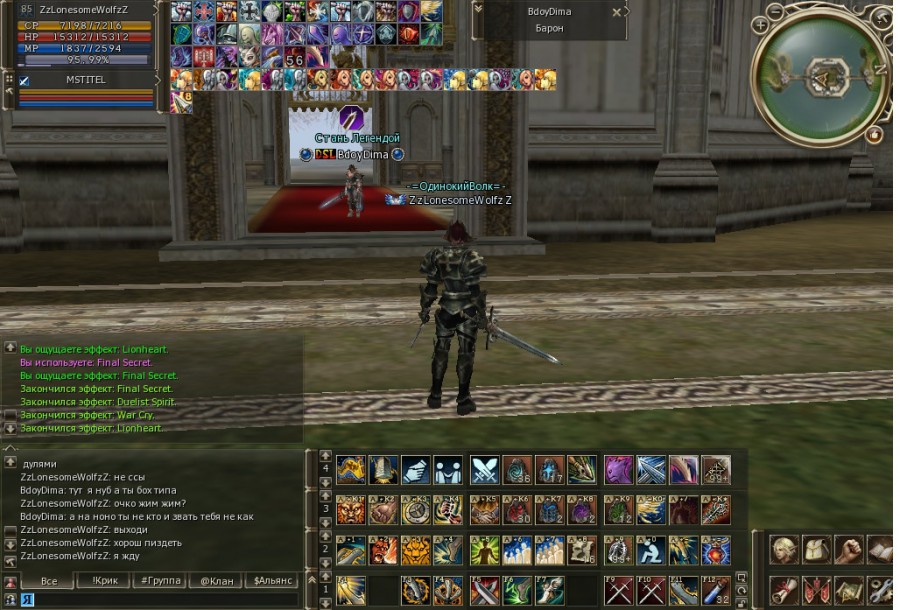The image size is (900, 610).
Task: Open the character status elf portrait menu
Action: pyautogui.click(x=784, y=549)
